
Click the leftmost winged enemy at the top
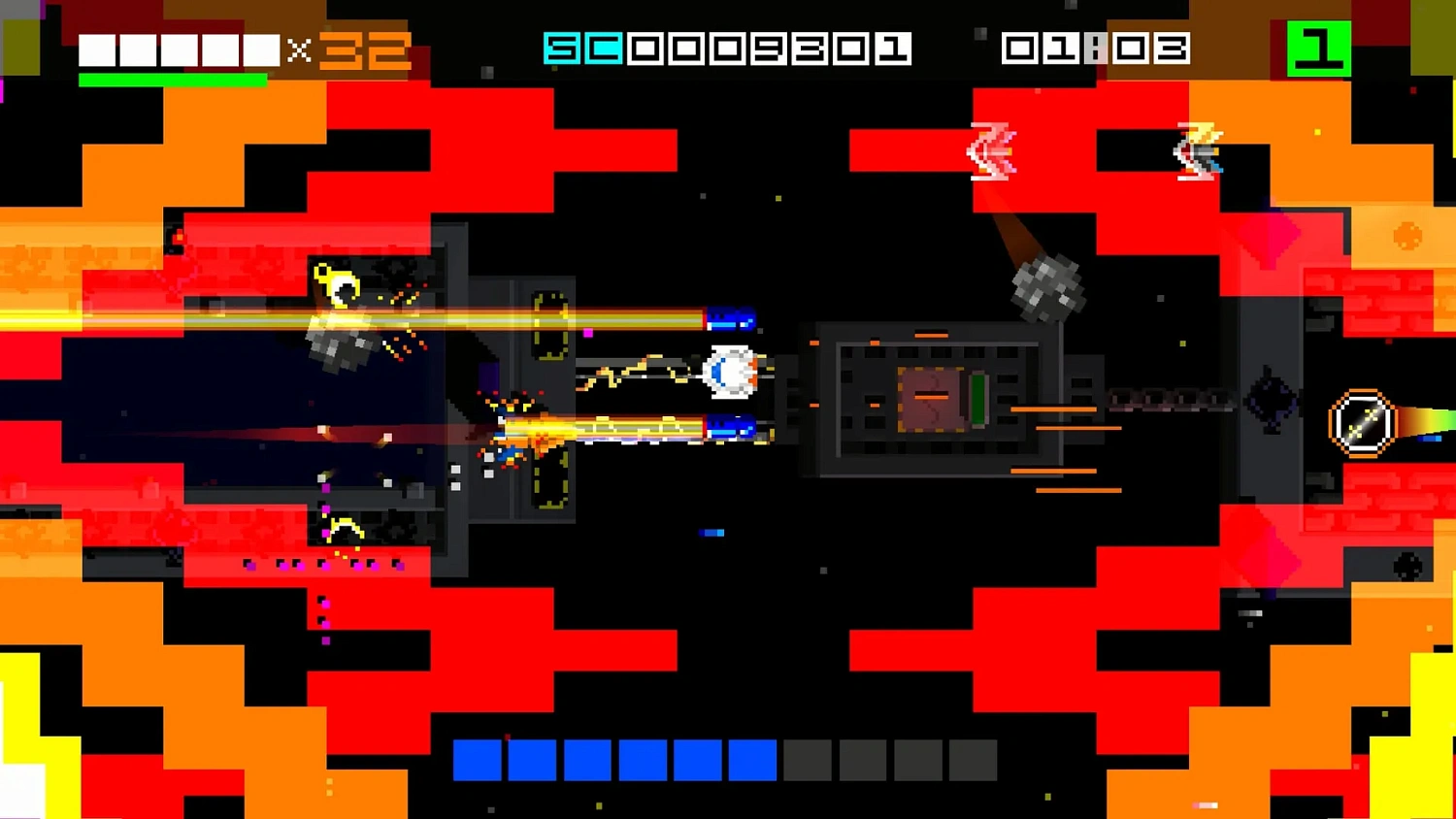992,153
